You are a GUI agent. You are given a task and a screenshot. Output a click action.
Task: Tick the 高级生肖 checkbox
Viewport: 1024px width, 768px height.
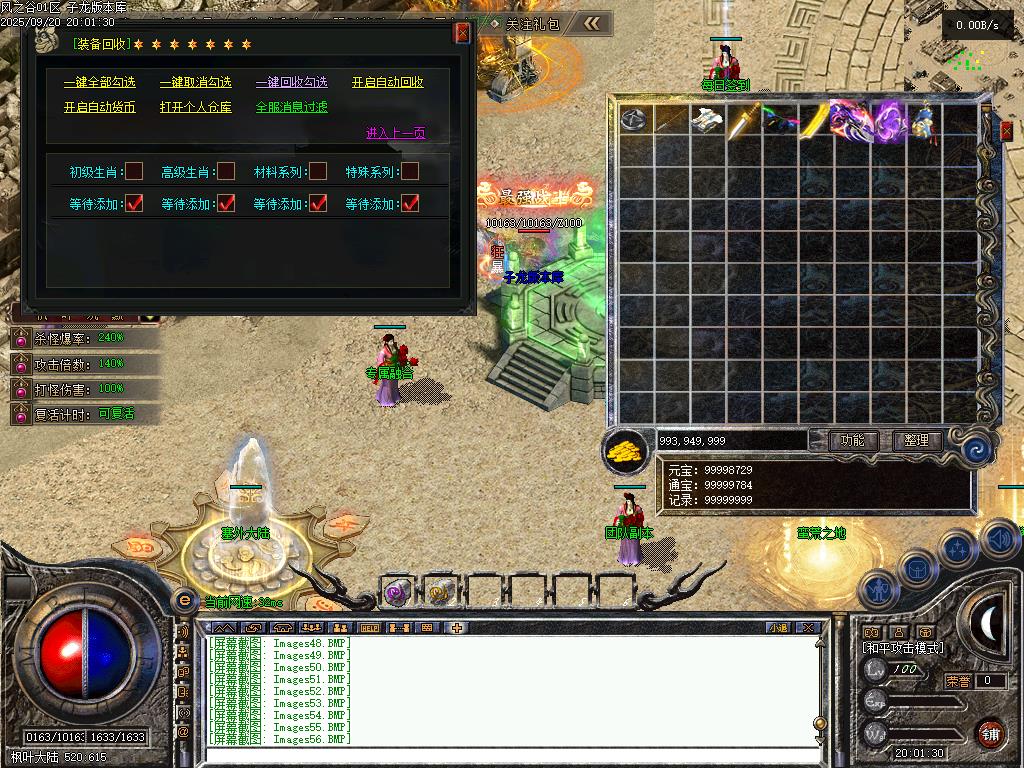click(226, 172)
